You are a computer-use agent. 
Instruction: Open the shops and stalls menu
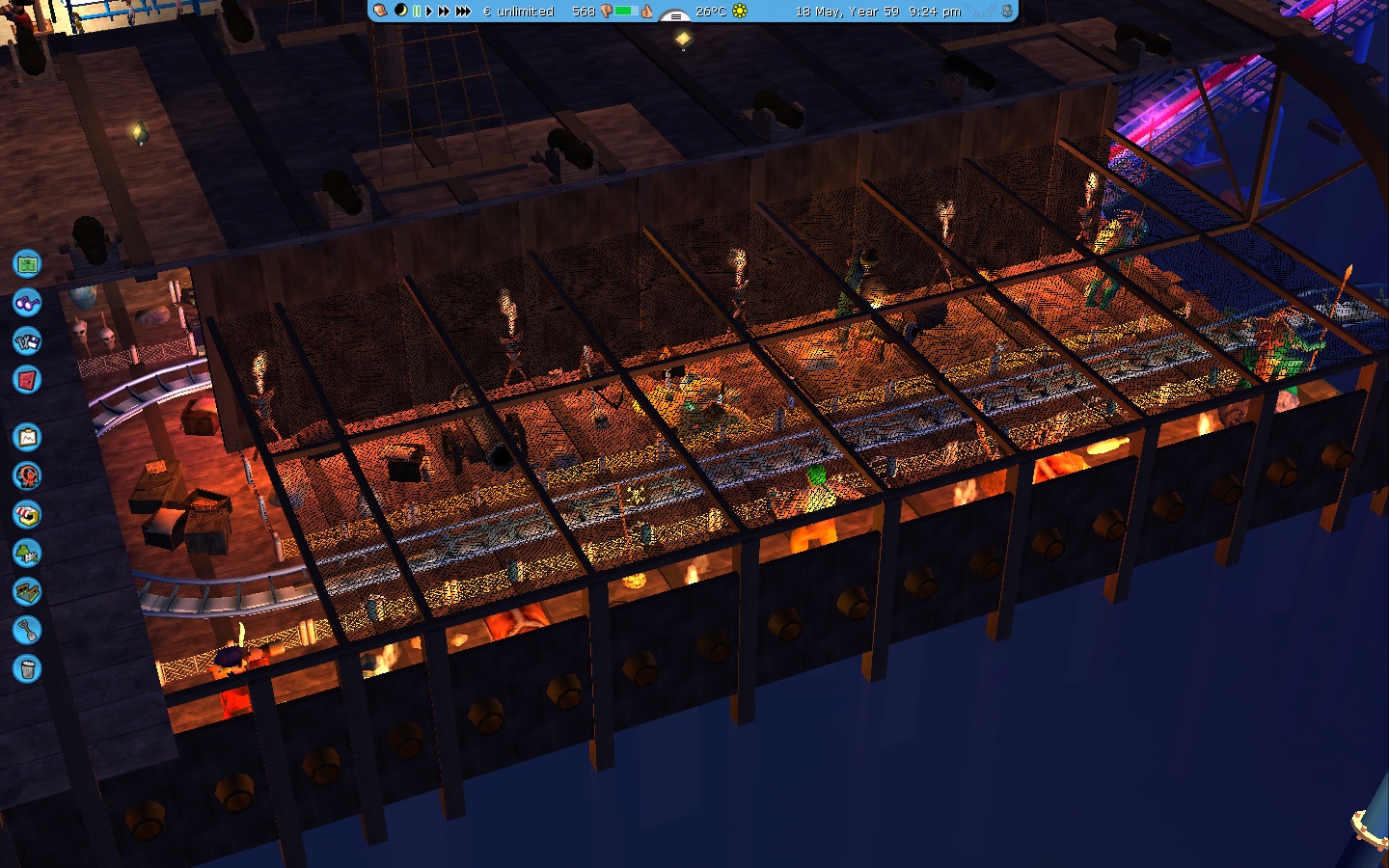(27, 514)
